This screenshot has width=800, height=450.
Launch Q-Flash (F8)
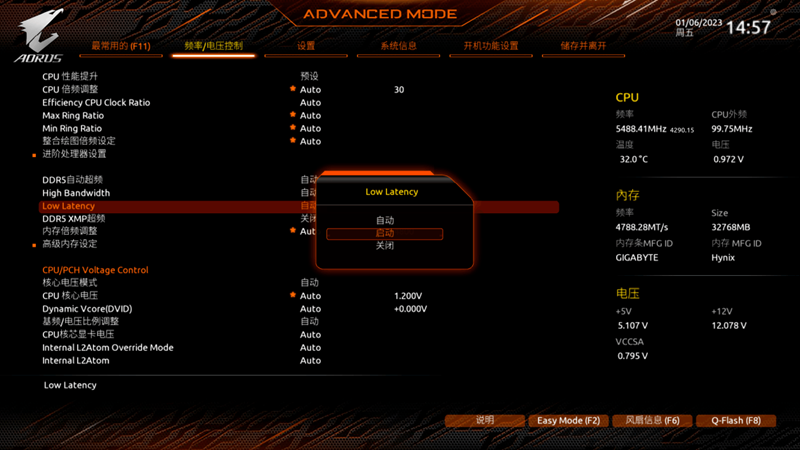pos(736,421)
